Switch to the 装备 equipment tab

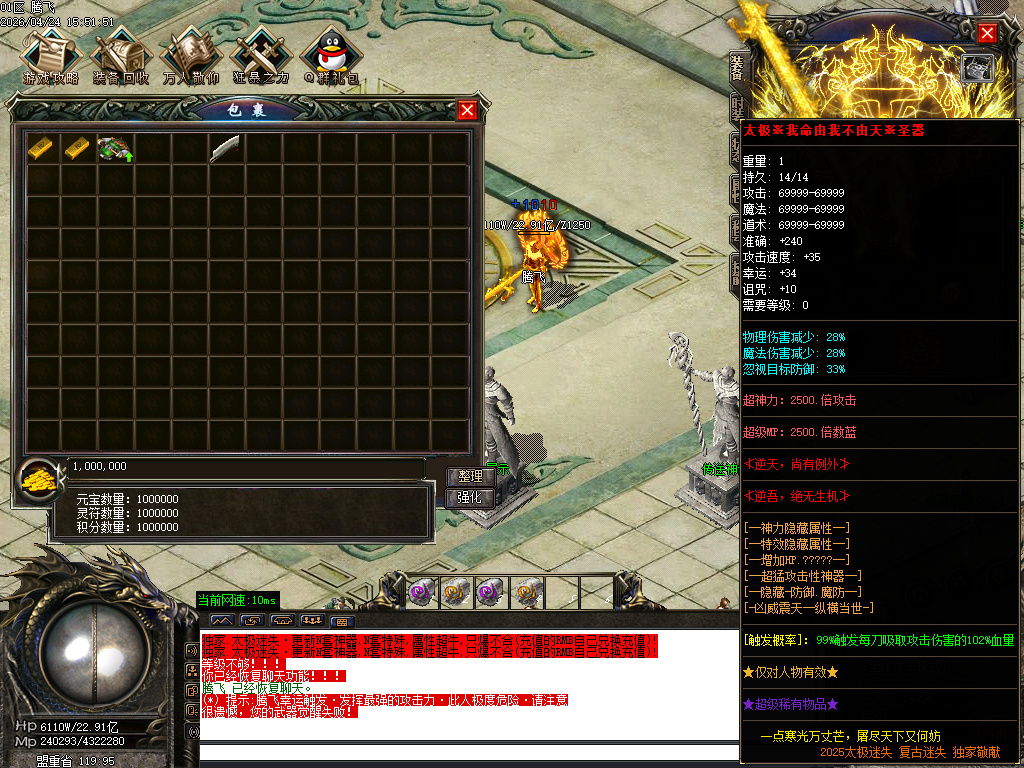pyautogui.click(x=736, y=68)
